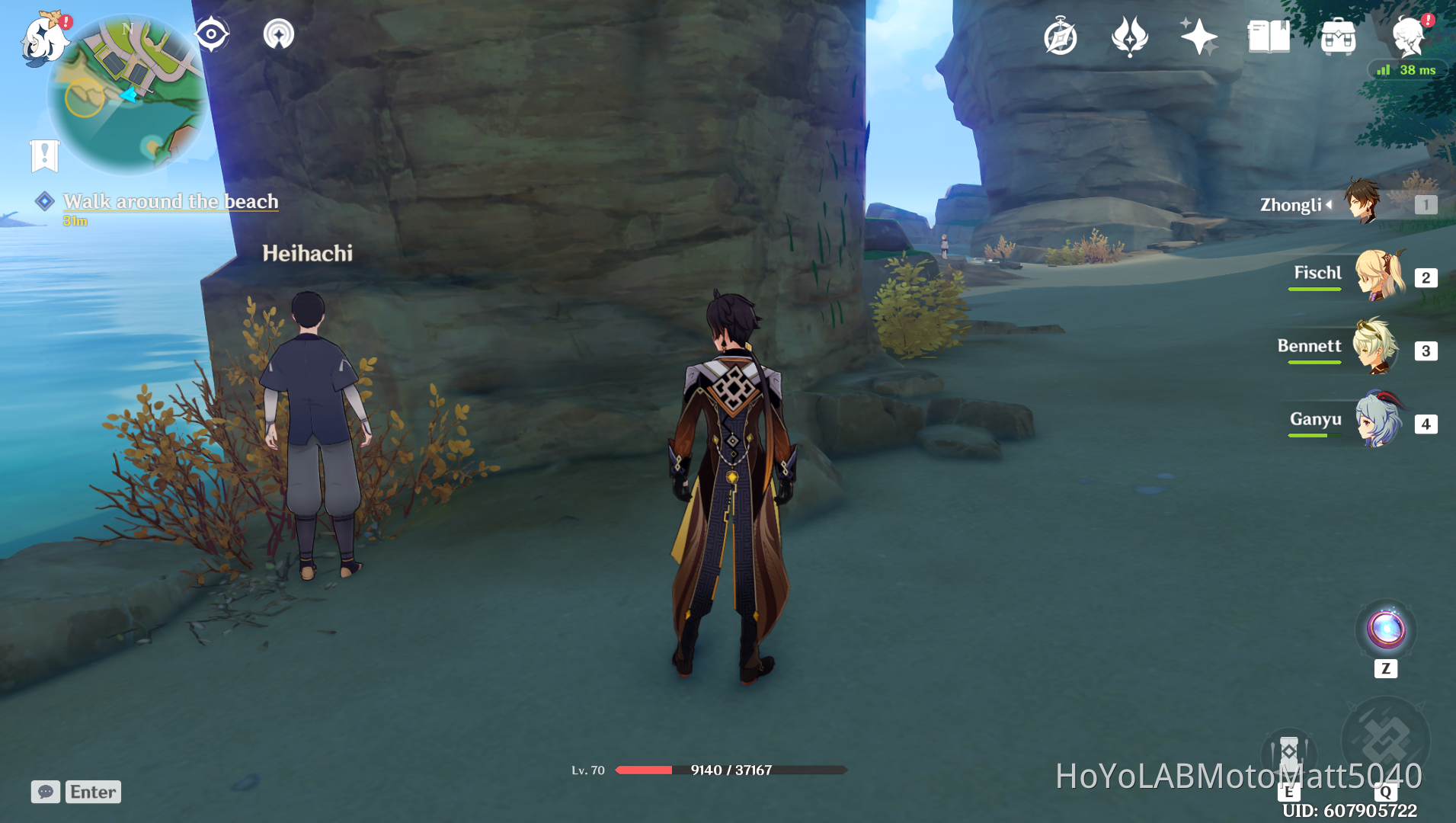1456x823 pixels.
Task: Open the Events overview icon
Action: click(1129, 37)
